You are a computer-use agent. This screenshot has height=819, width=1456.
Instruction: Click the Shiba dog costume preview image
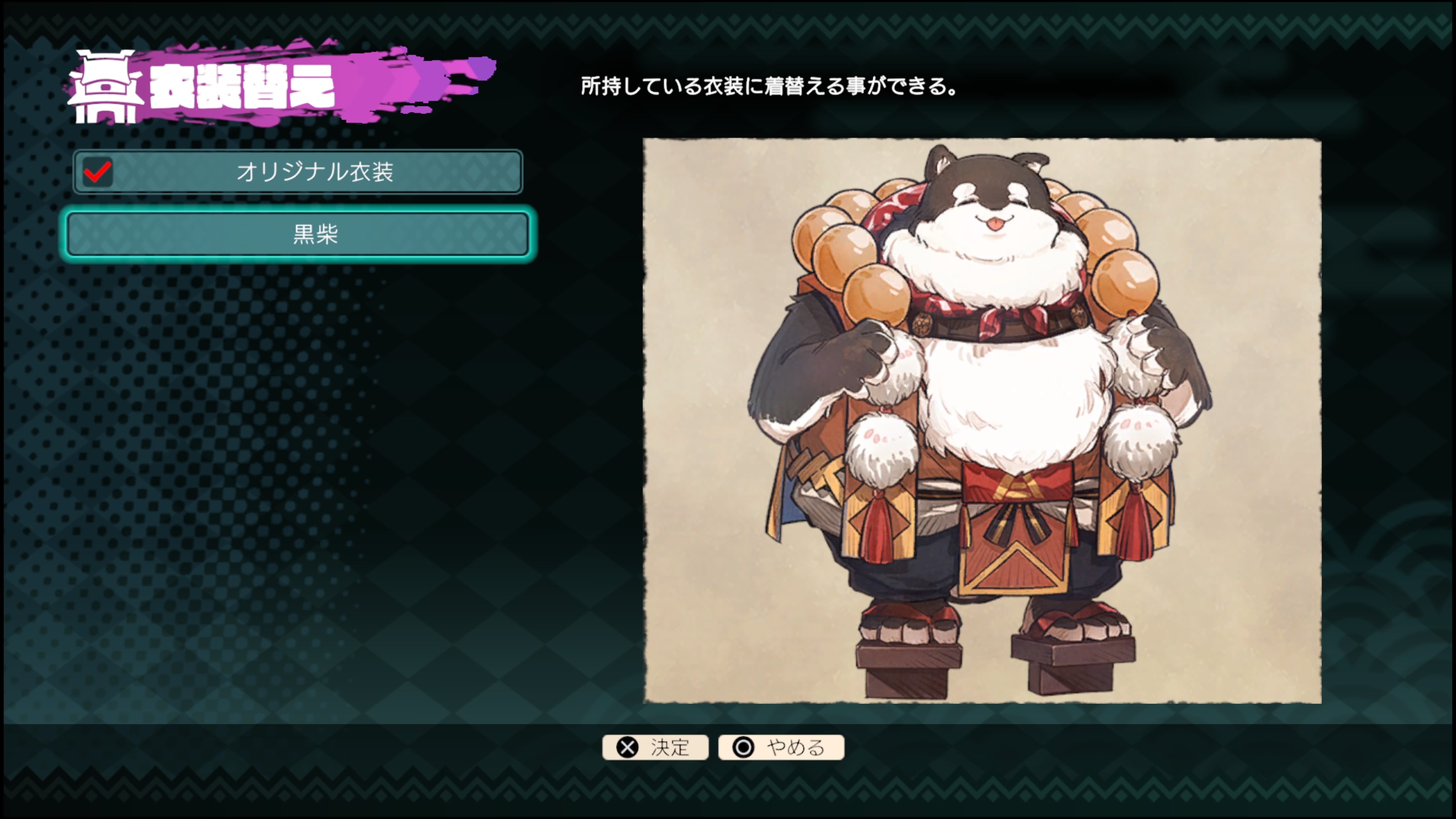coord(982,420)
